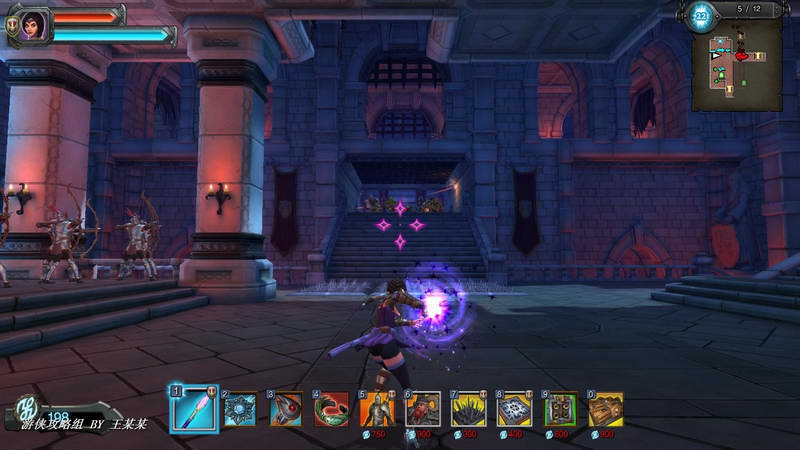Pick the wooden barricade slot
Screen dimensions: 800x450
tap(606, 409)
